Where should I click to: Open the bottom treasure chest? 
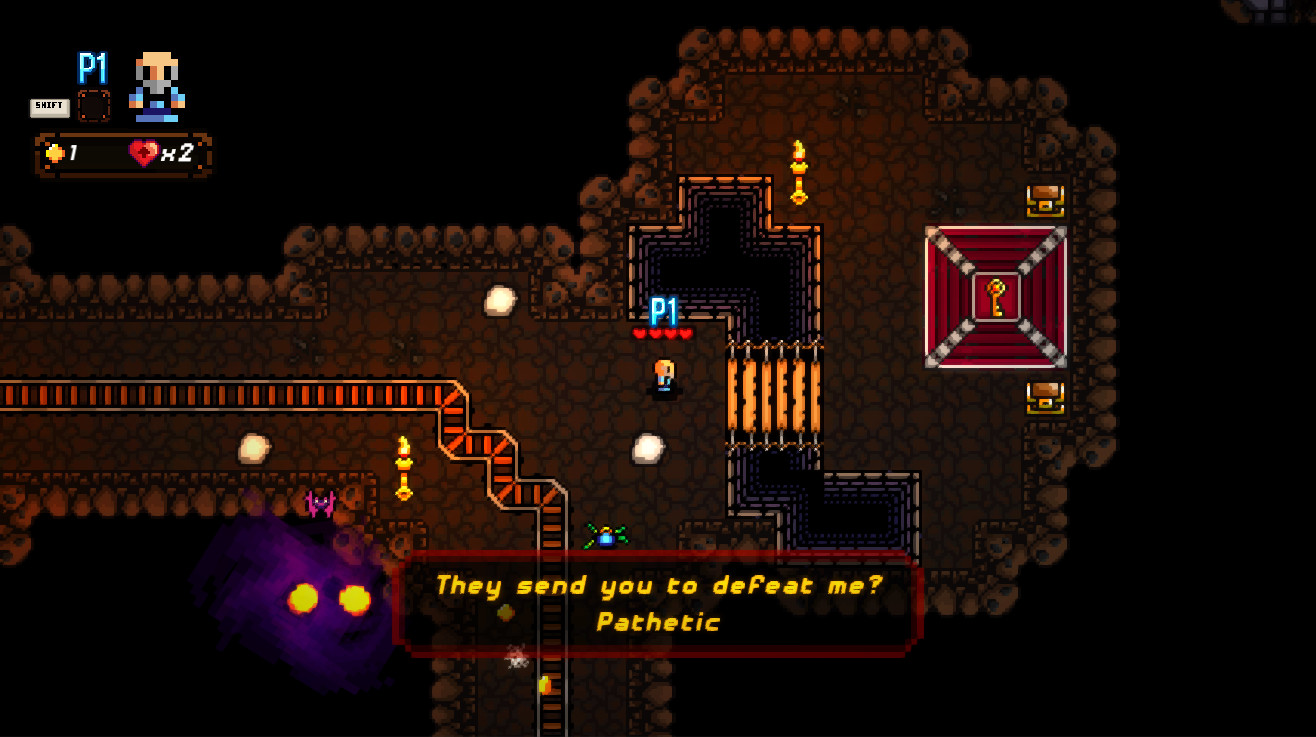click(1042, 397)
